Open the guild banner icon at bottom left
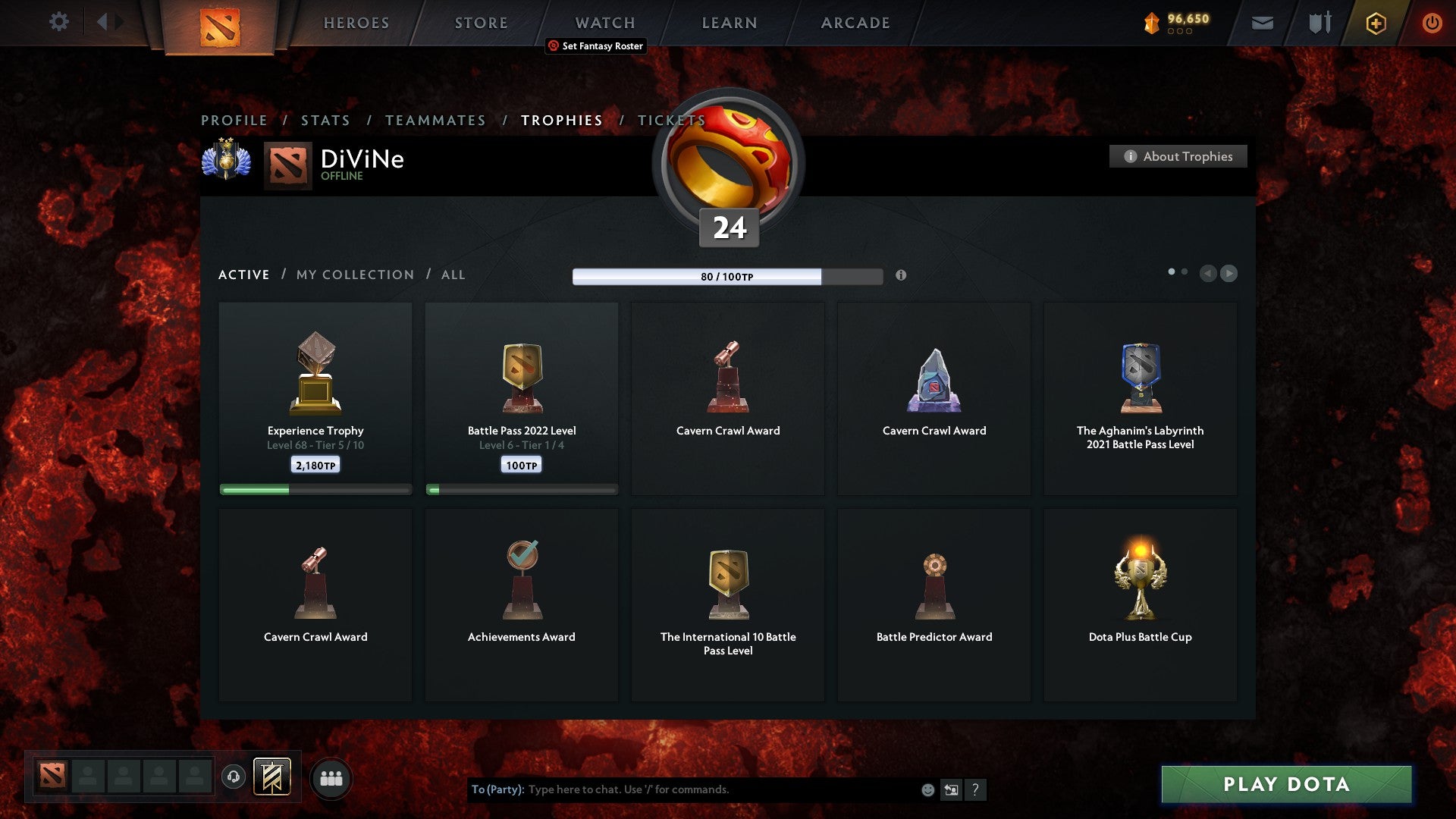Image resolution: width=1456 pixels, height=819 pixels. pyautogui.click(x=273, y=777)
